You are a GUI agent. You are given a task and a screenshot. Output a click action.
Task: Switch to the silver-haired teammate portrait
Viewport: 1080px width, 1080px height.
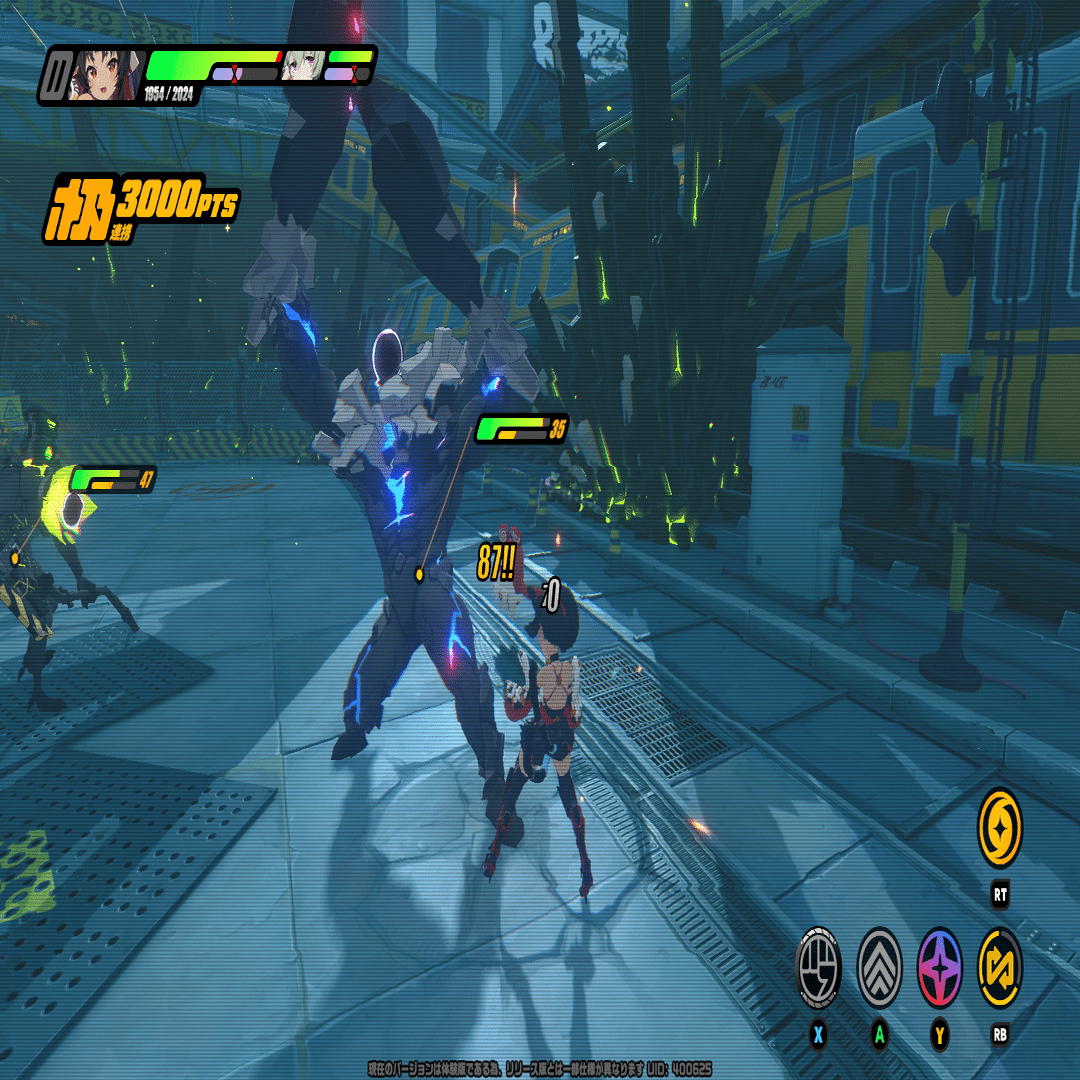pyautogui.click(x=300, y=66)
